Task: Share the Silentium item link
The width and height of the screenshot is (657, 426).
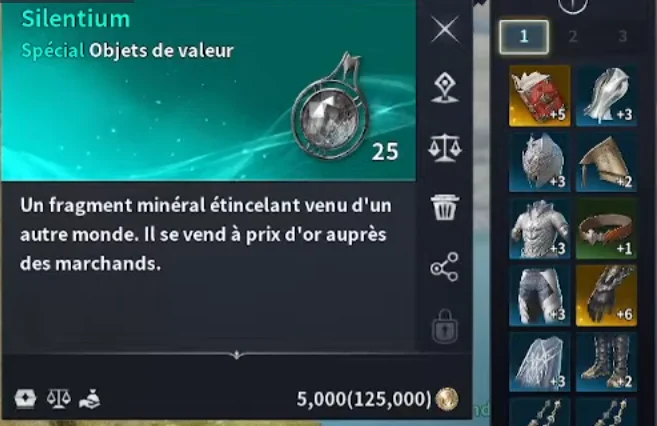Action: click(444, 267)
